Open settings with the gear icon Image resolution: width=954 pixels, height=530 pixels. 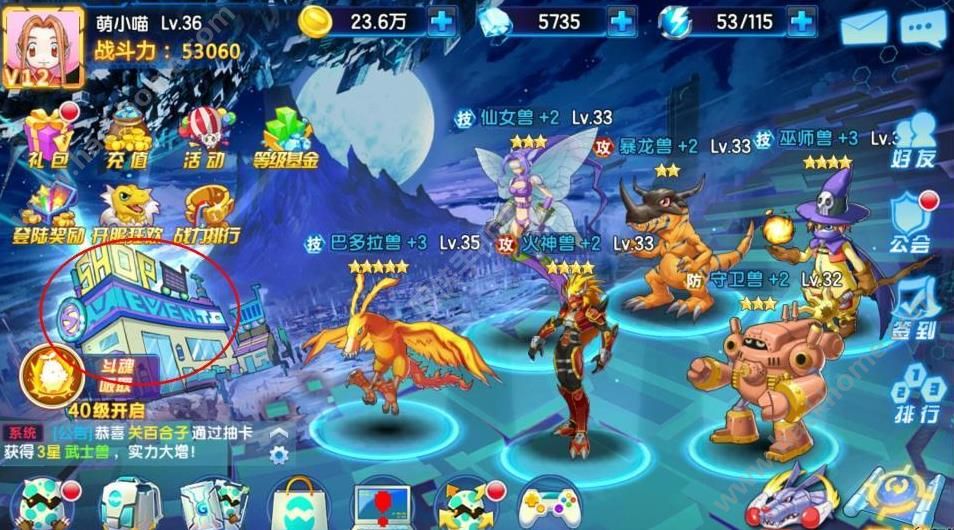click(x=279, y=454)
